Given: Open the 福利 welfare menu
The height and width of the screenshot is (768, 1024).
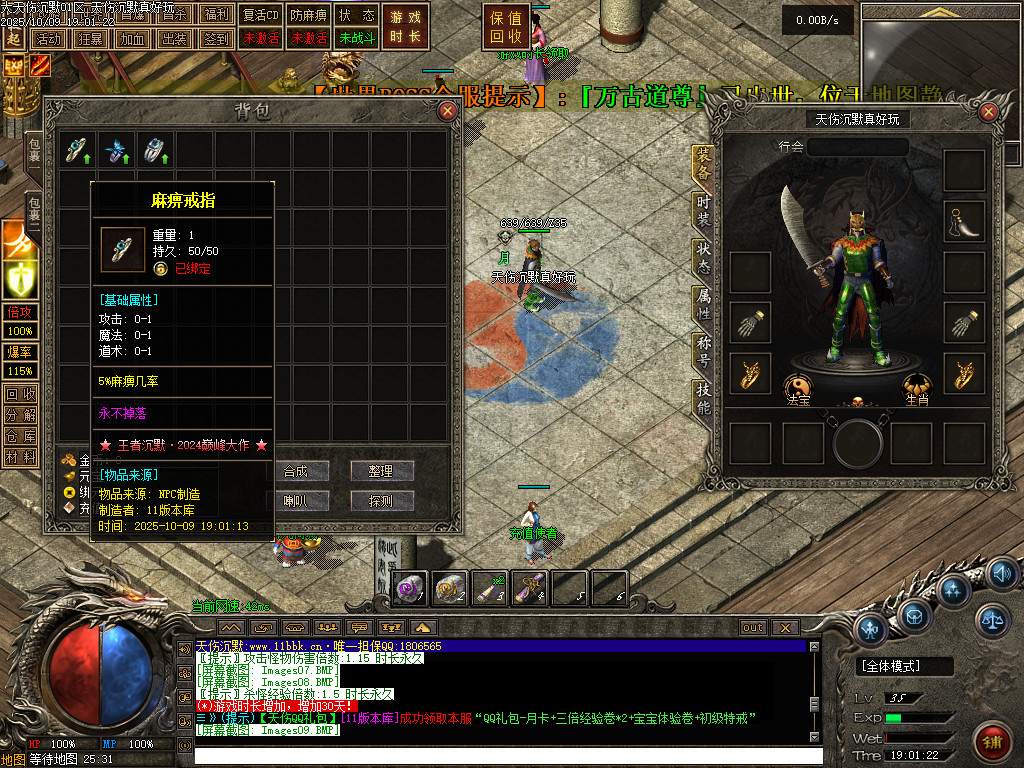Looking at the screenshot, I should pos(216,16).
